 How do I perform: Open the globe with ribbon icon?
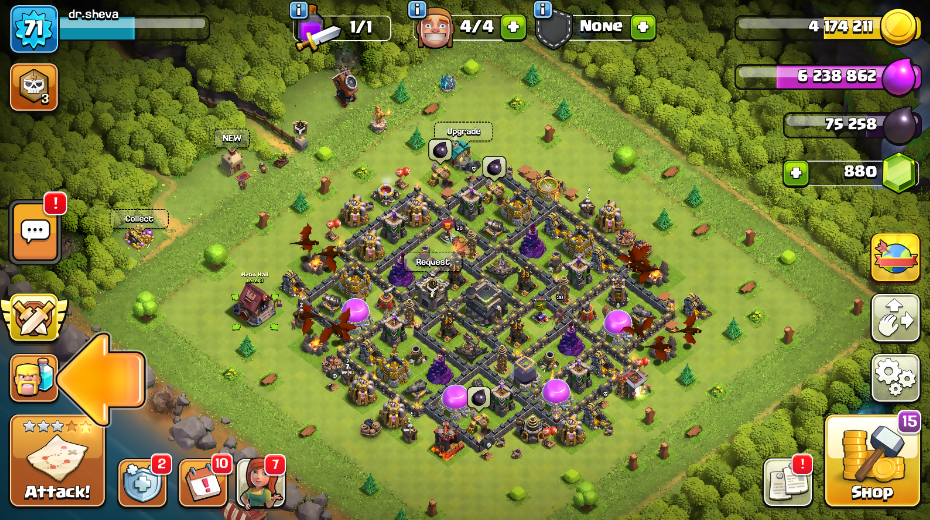click(x=895, y=258)
